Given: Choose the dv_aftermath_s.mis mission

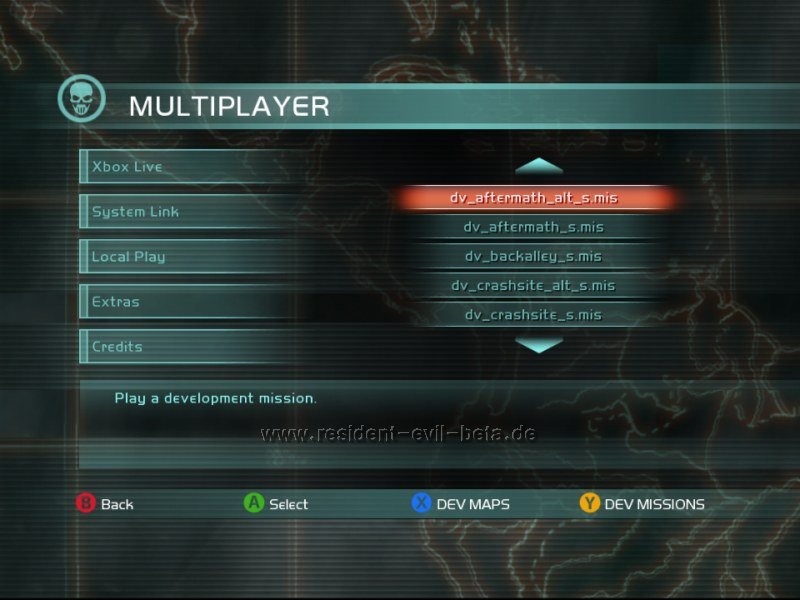Looking at the screenshot, I should 534,227.
